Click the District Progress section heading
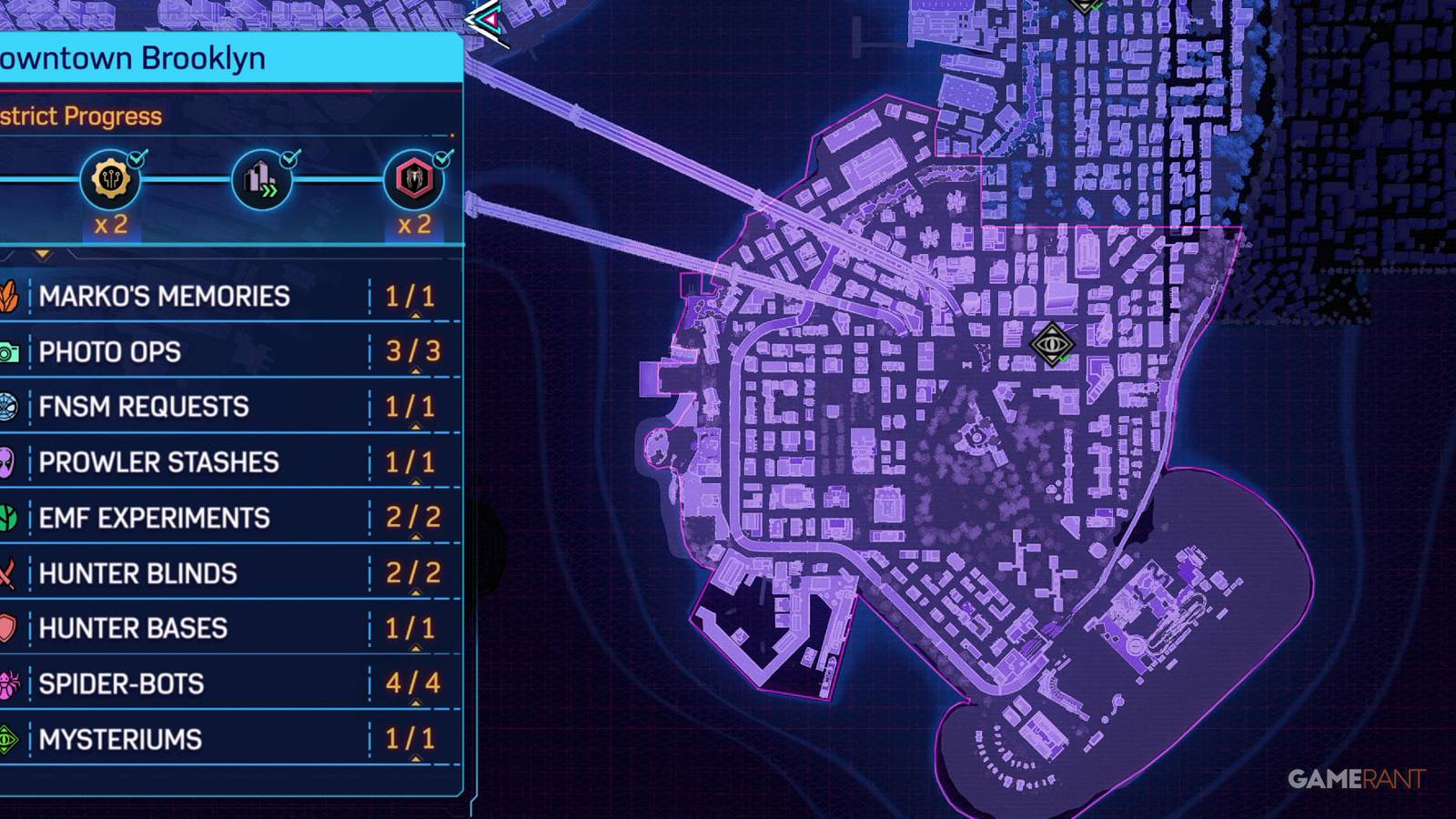Viewport: 1456px width, 819px height. click(x=82, y=116)
